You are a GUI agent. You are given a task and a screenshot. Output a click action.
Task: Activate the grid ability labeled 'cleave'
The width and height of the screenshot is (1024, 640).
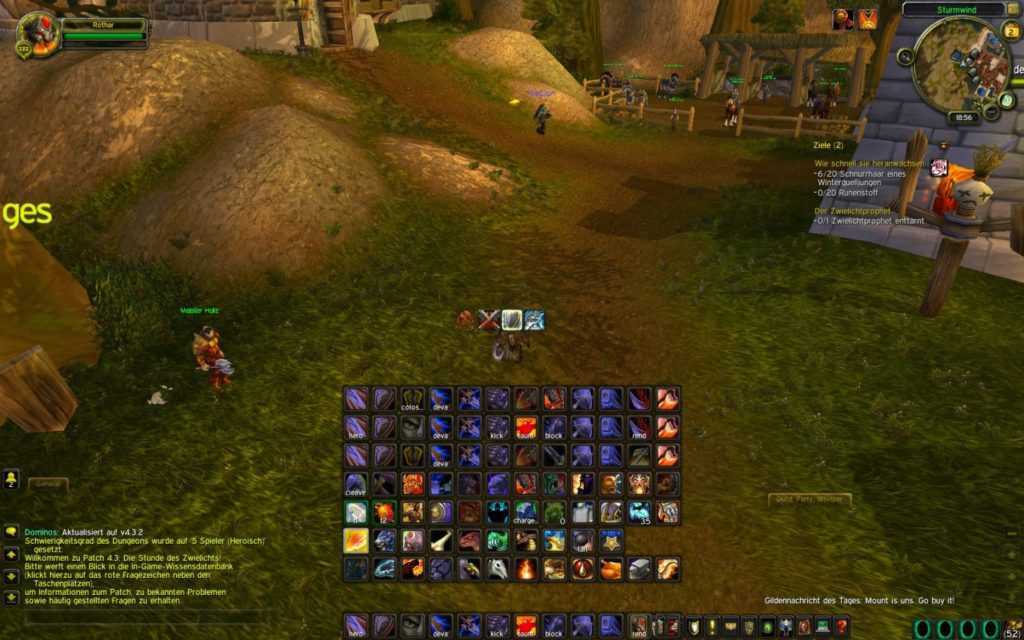pyautogui.click(x=356, y=485)
